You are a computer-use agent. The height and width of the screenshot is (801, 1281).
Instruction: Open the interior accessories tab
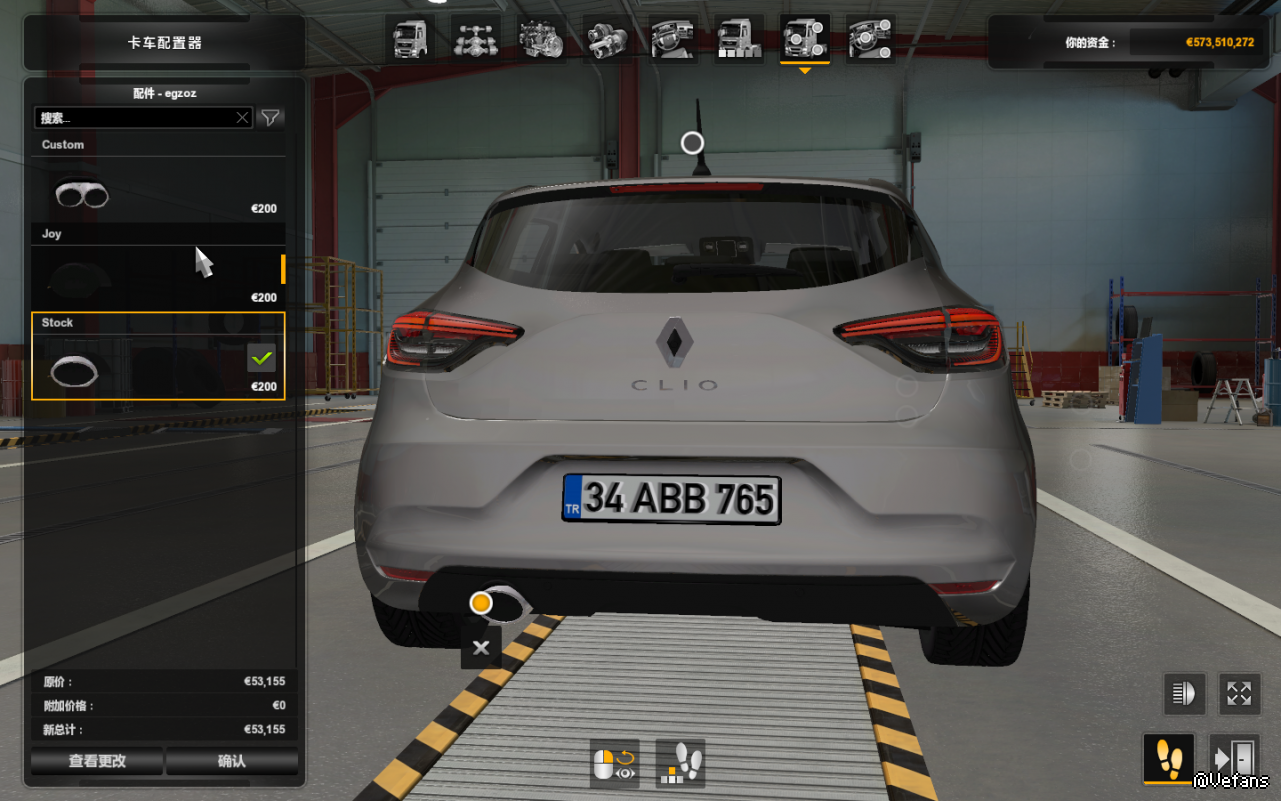[870, 40]
